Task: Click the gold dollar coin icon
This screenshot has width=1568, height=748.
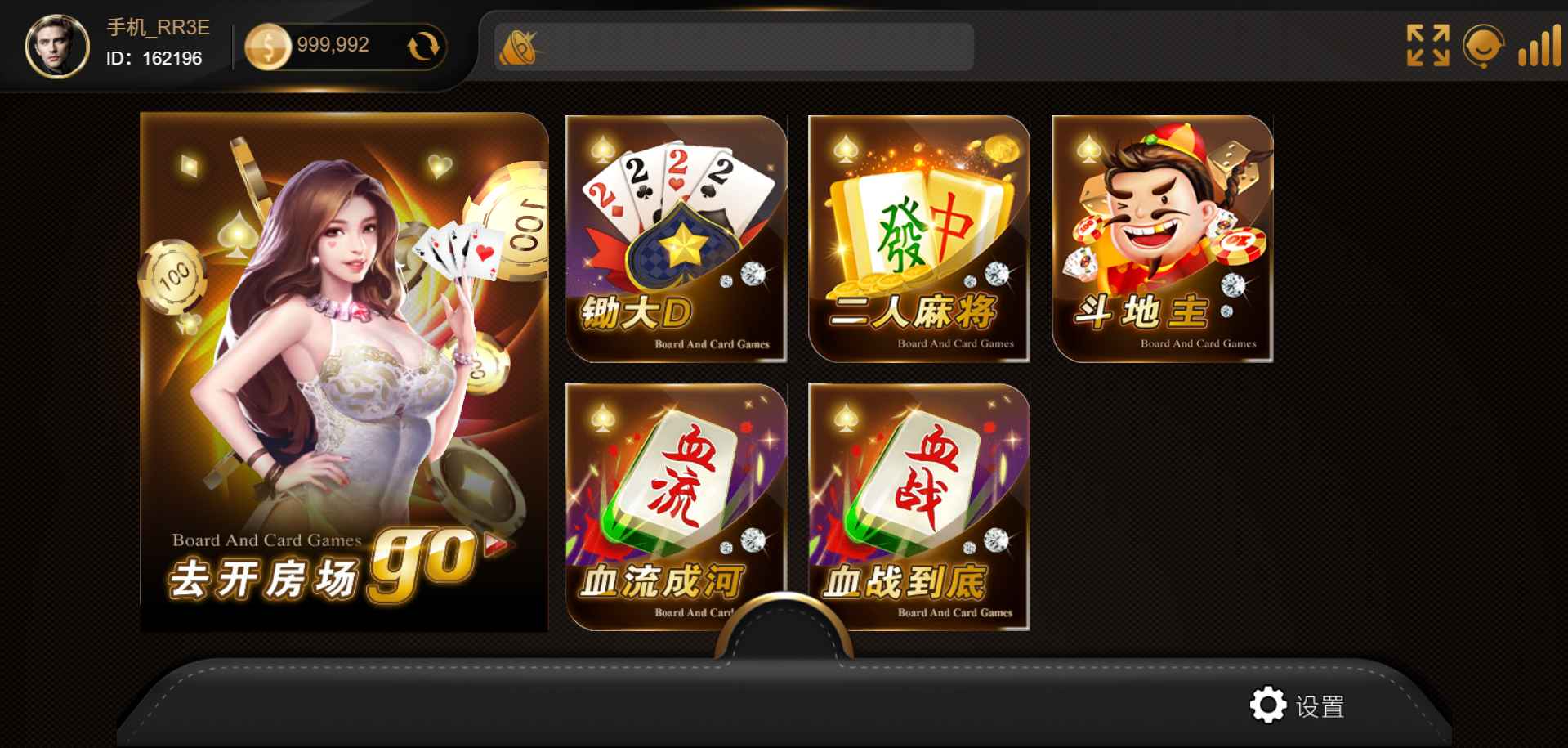Action: pyautogui.click(x=270, y=45)
